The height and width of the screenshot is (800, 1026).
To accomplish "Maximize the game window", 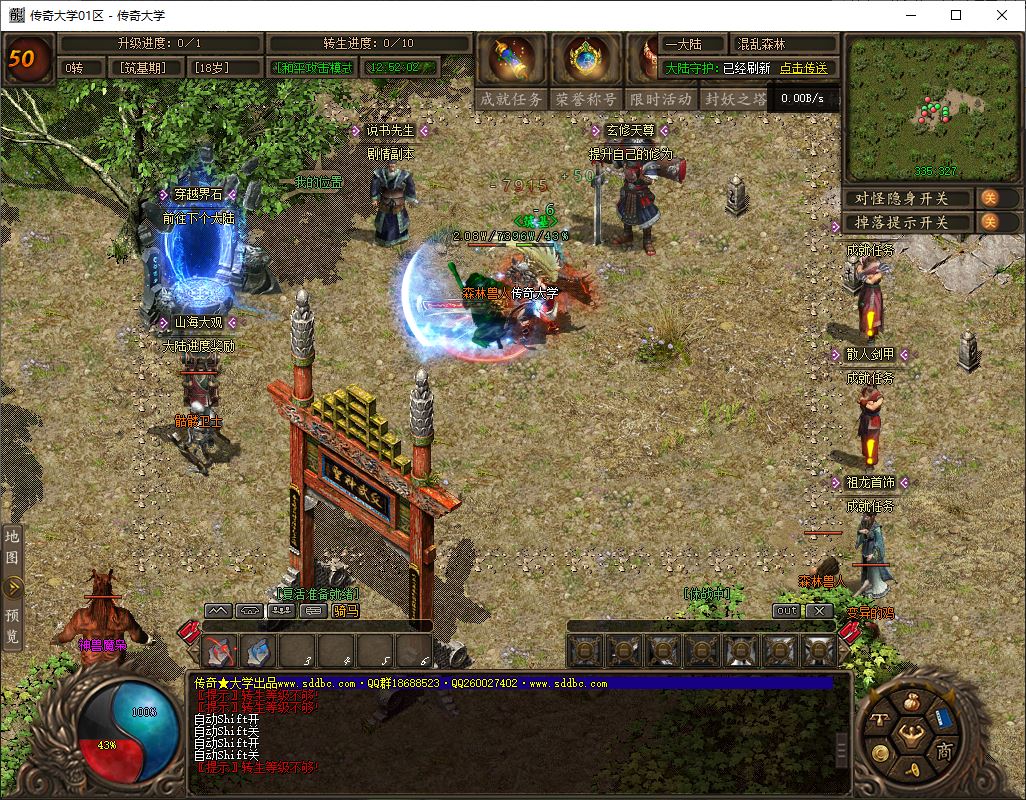I will 956,15.
